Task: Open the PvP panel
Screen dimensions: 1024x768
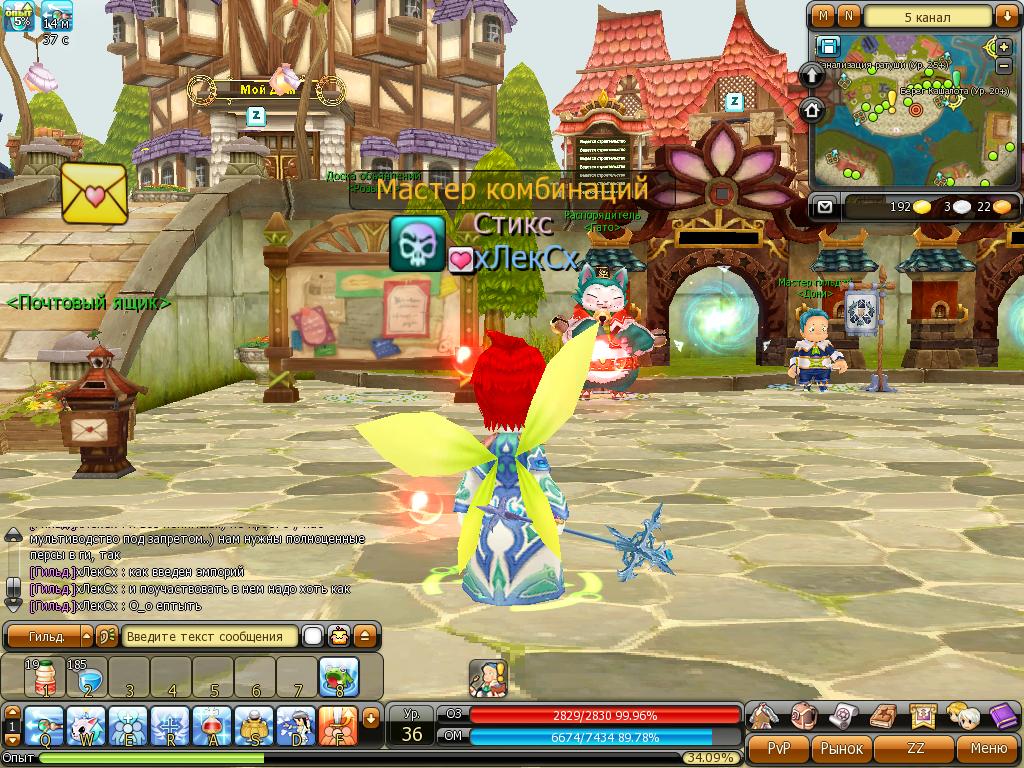Action: tap(779, 748)
